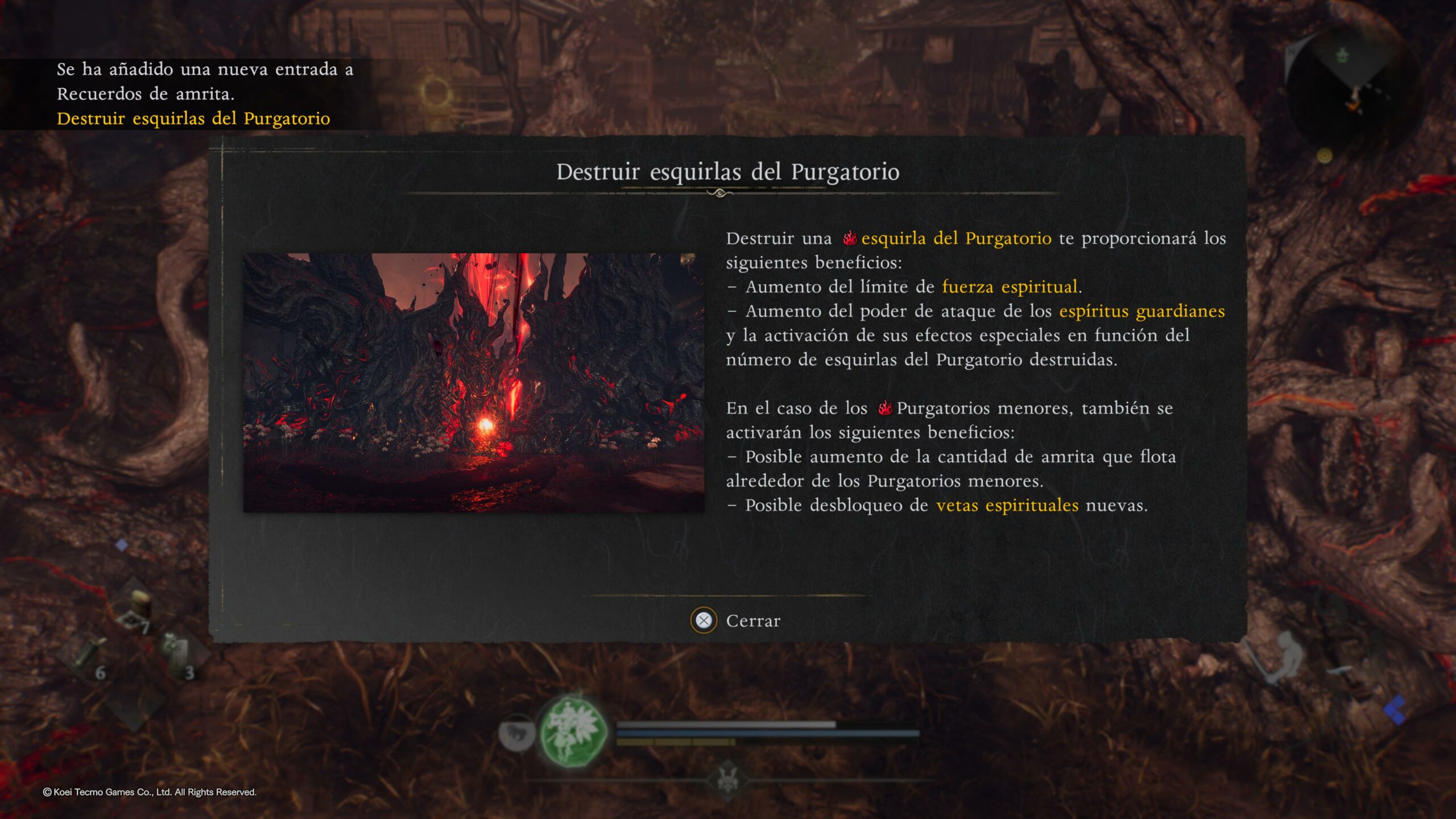Image resolution: width=1456 pixels, height=819 pixels.
Task: Select the shortcut item with quantity 3
Action: (176, 654)
